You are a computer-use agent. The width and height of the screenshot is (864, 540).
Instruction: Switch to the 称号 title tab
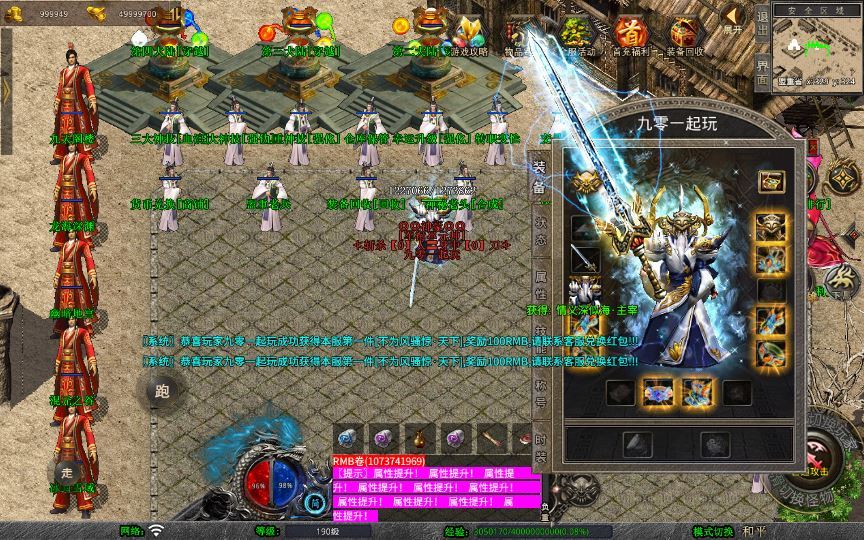(539, 387)
